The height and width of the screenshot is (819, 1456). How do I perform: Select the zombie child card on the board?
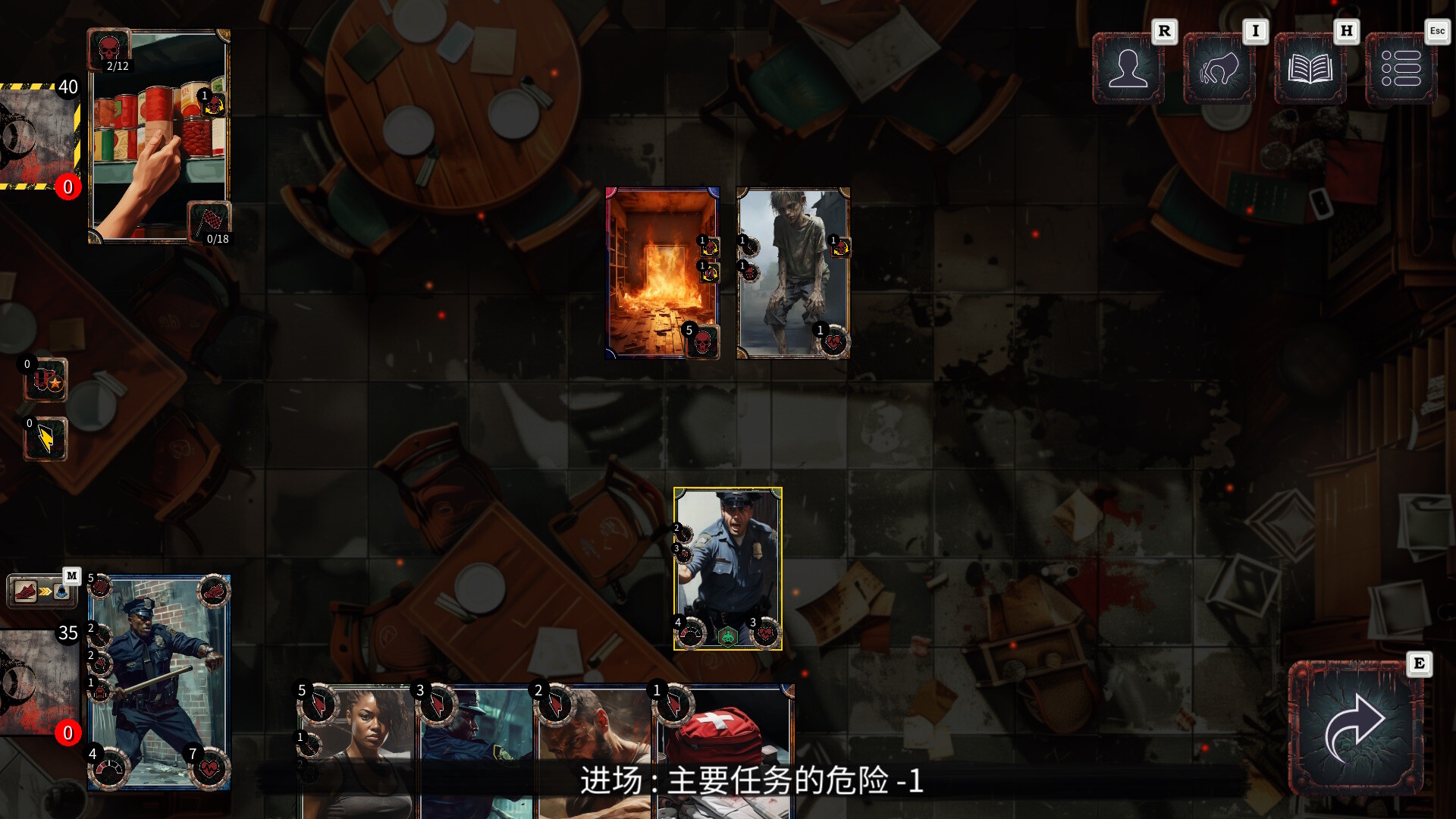point(791,273)
